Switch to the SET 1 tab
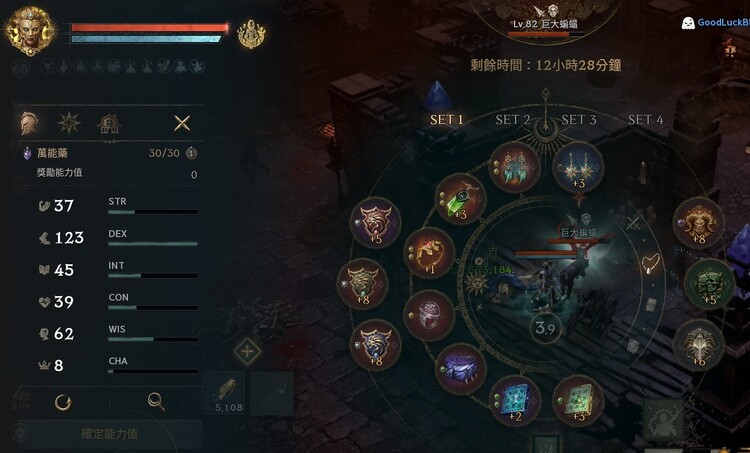 [447, 120]
